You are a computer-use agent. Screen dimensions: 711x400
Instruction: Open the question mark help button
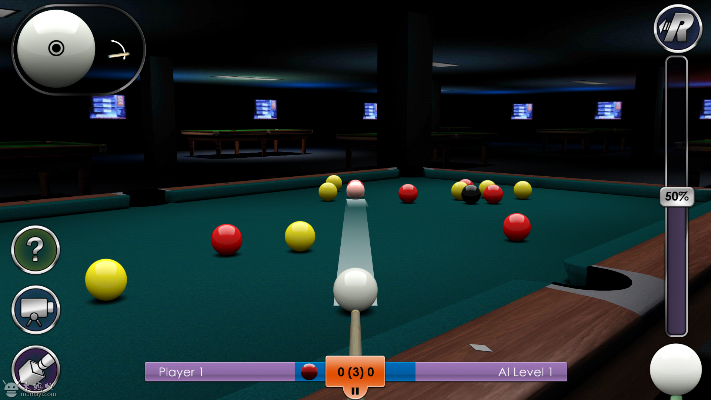coord(35,250)
